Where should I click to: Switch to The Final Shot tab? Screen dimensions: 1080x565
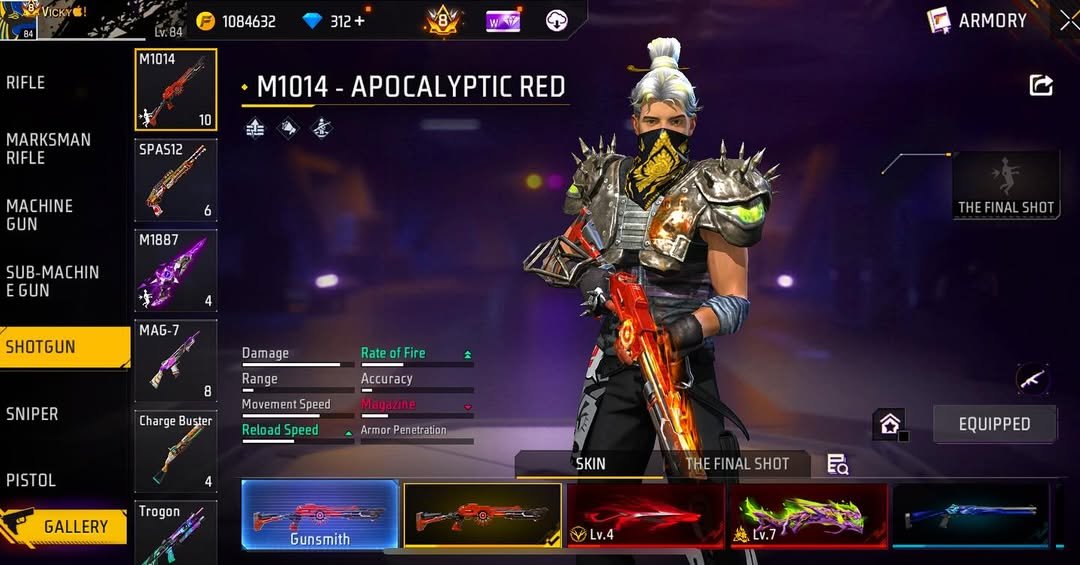coord(737,464)
